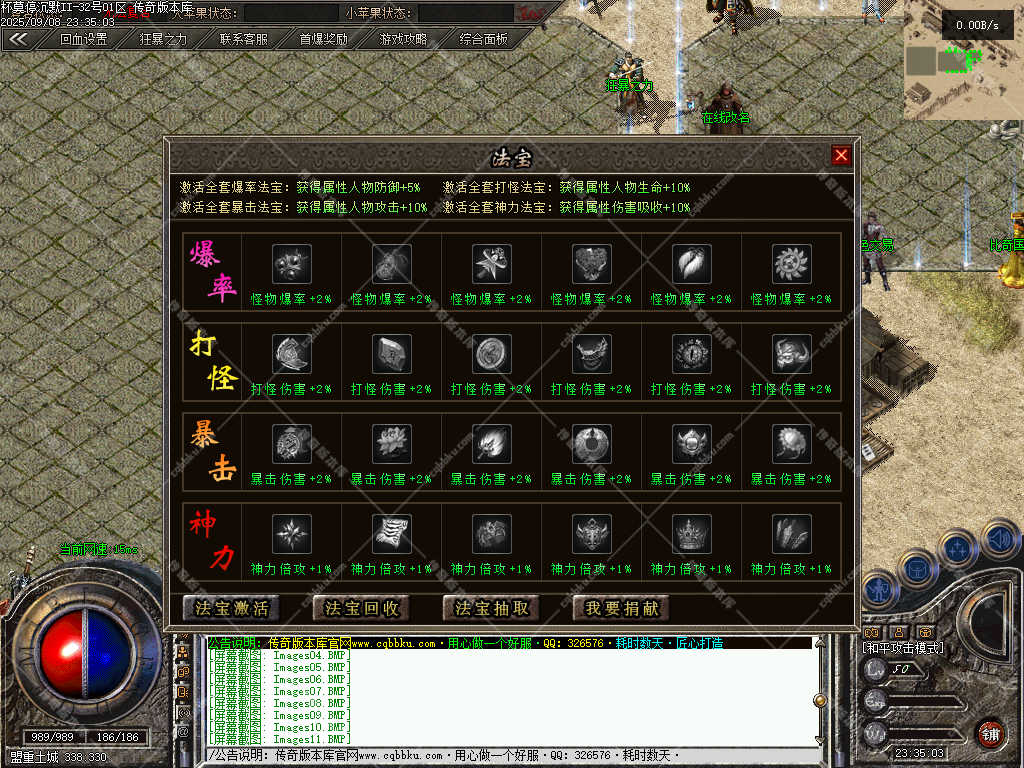Image resolution: width=1024 pixels, height=768 pixels.
Task: Open the 回血设置 menu
Action: point(83,39)
